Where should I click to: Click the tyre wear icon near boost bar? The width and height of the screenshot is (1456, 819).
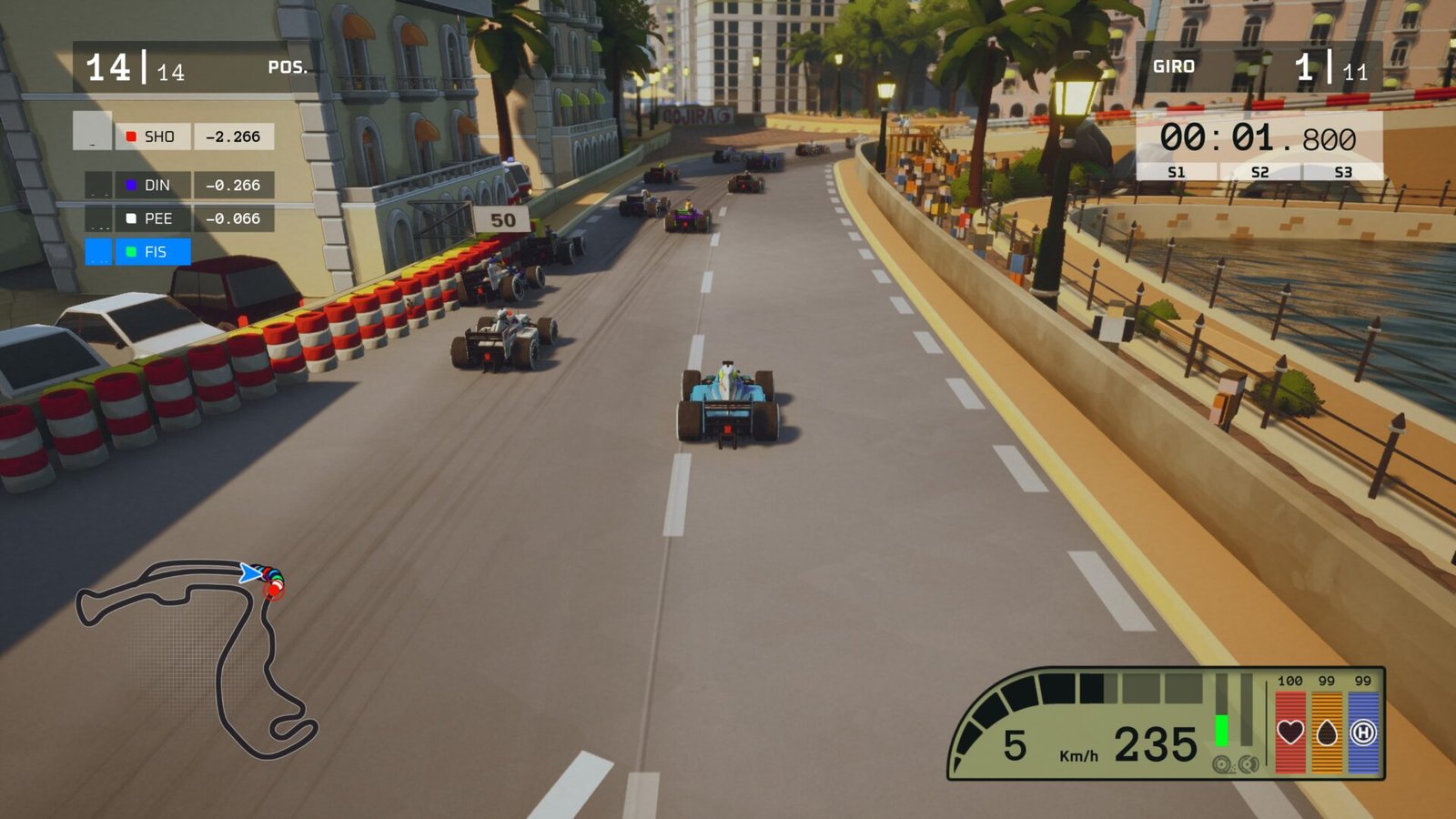point(1222,764)
